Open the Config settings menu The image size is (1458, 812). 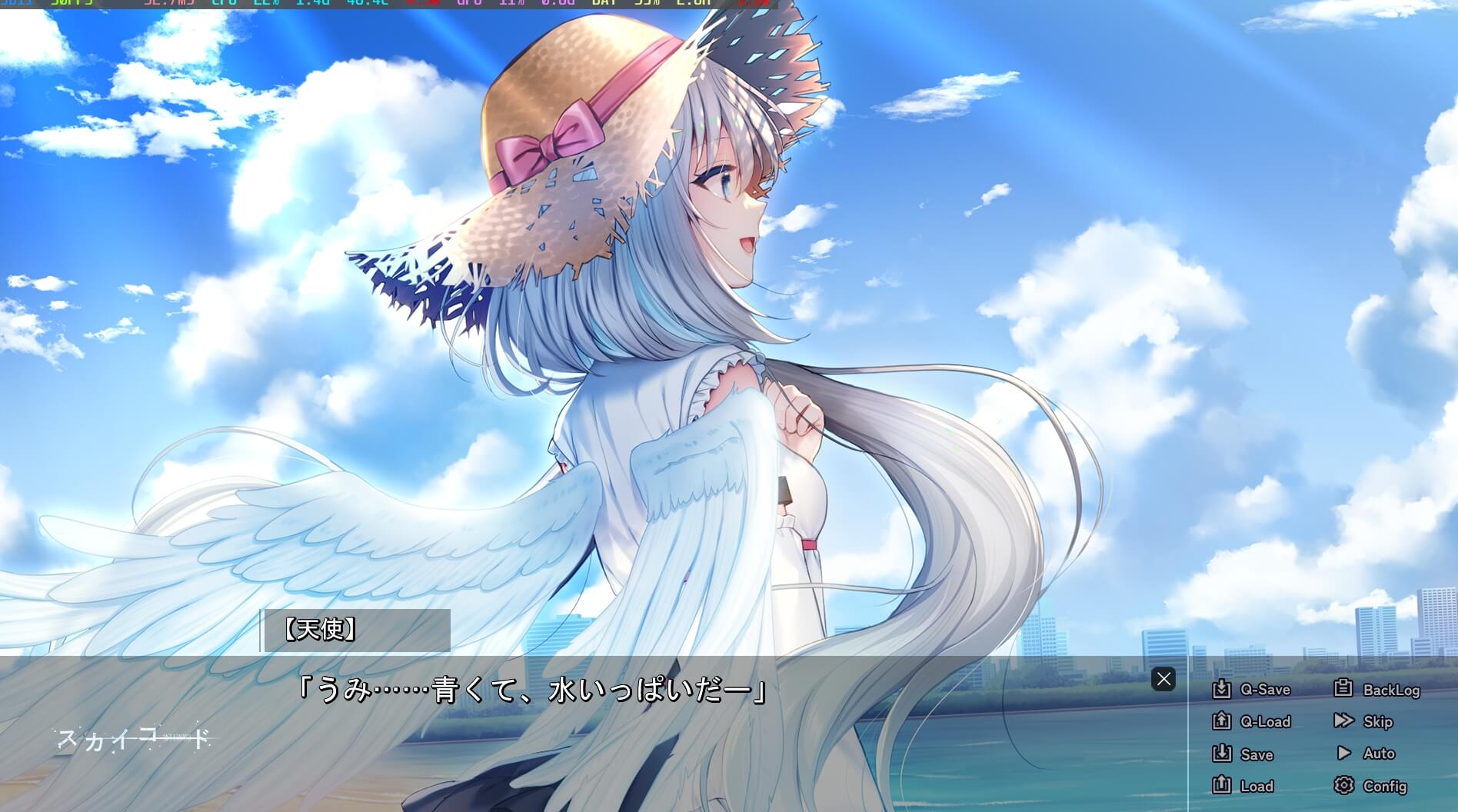[x=1384, y=786]
